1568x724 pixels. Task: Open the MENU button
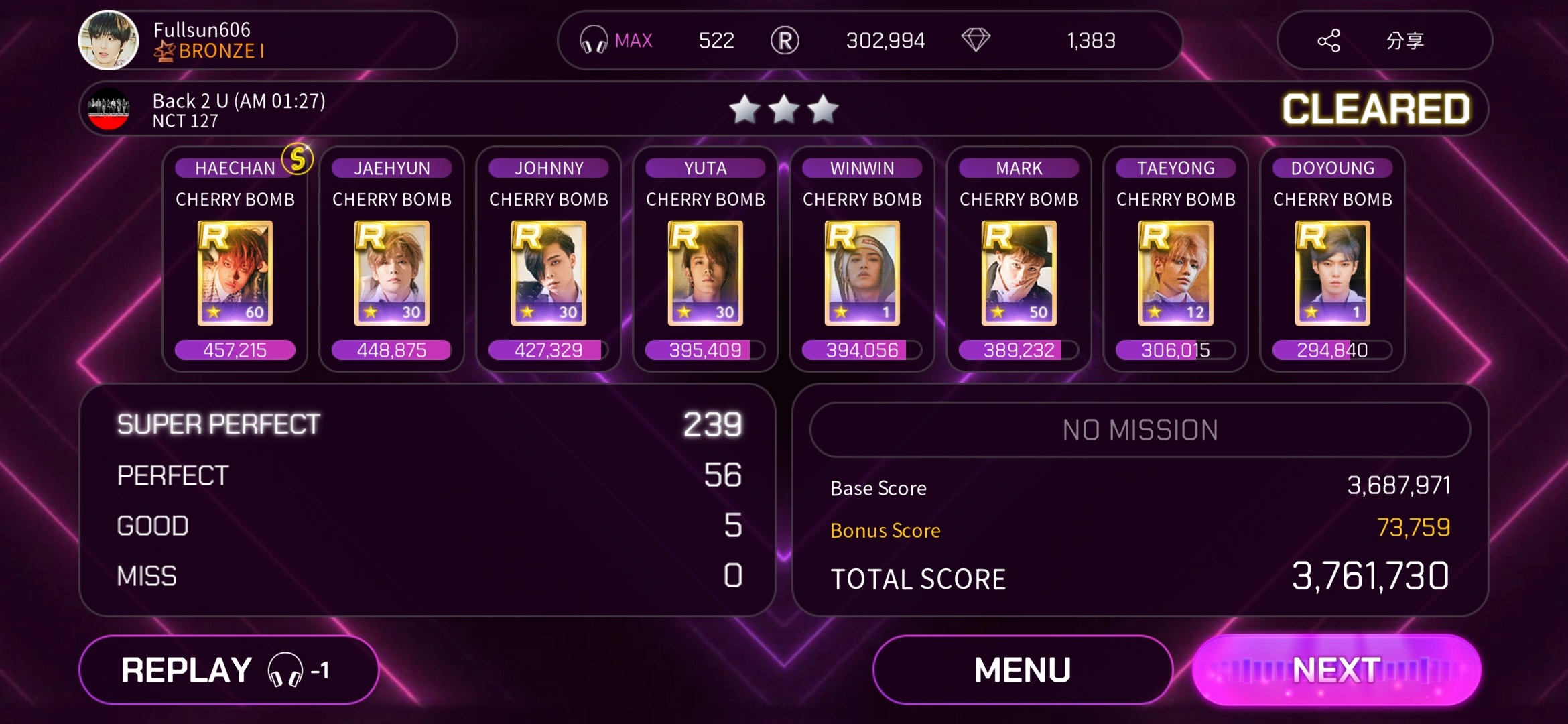pyautogui.click(x=1023, y=670)
